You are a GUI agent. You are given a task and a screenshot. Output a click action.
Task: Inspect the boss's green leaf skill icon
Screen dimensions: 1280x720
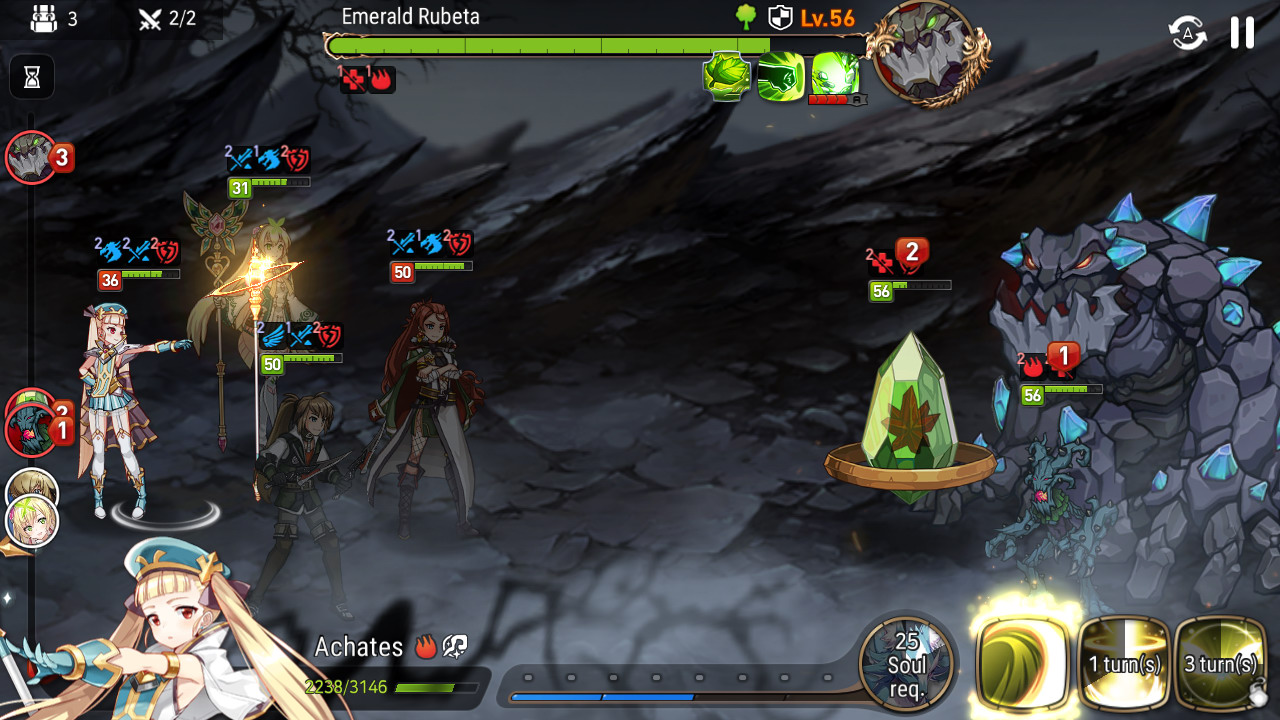click(x=727, y=77)
